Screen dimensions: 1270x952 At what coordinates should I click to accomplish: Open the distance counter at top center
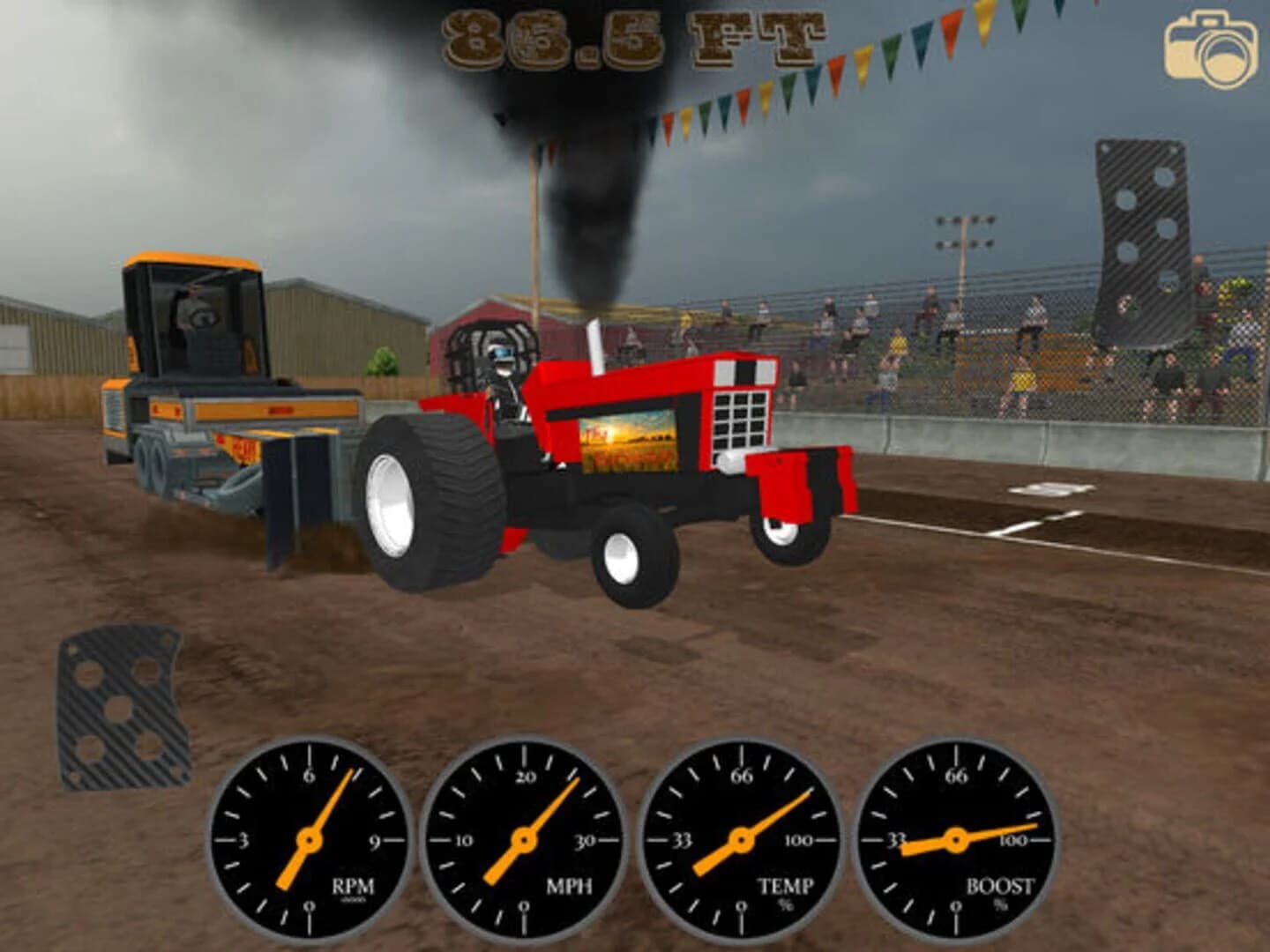pos(633,37)
